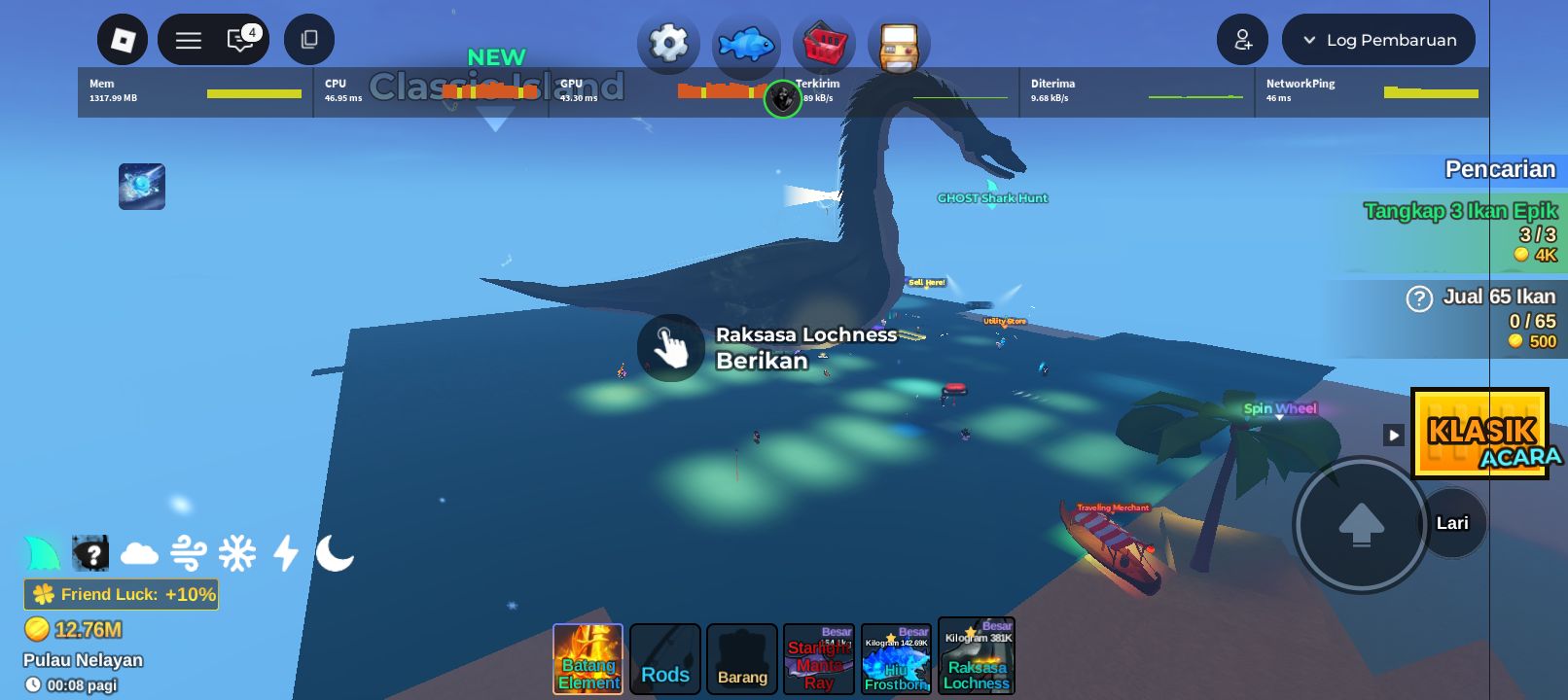Open the fish shop icon at top
The width and height of the screenshot is (1568, 700).
[746, 43]
